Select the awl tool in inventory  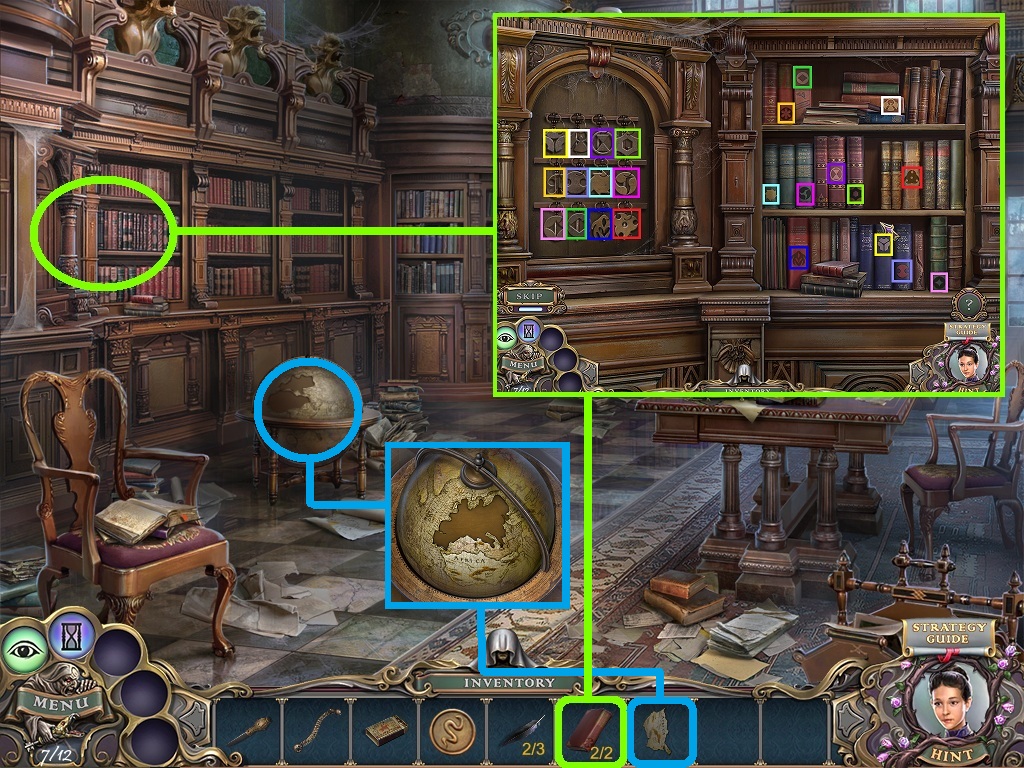tap(249, 730)
